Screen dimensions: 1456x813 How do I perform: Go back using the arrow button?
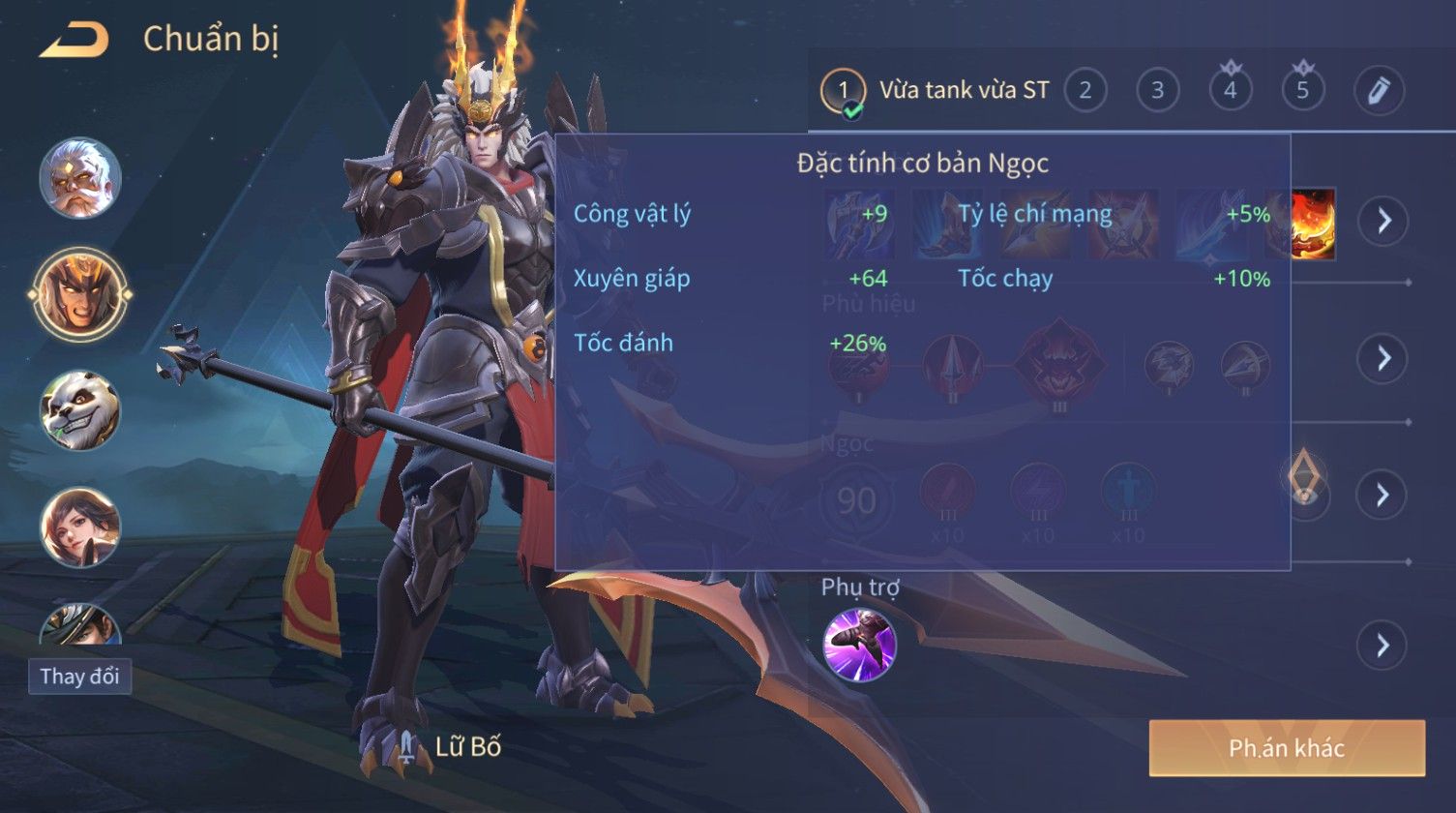(74, 41)
